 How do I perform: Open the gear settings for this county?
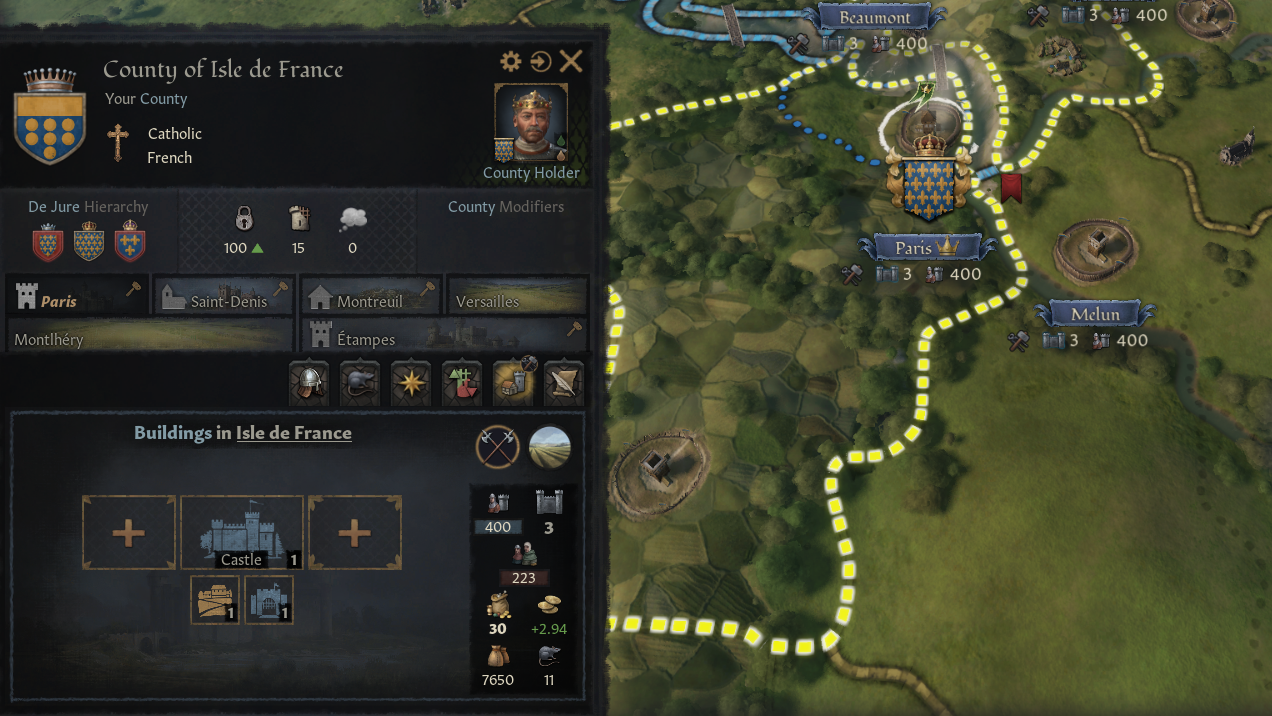click(511, 62)
